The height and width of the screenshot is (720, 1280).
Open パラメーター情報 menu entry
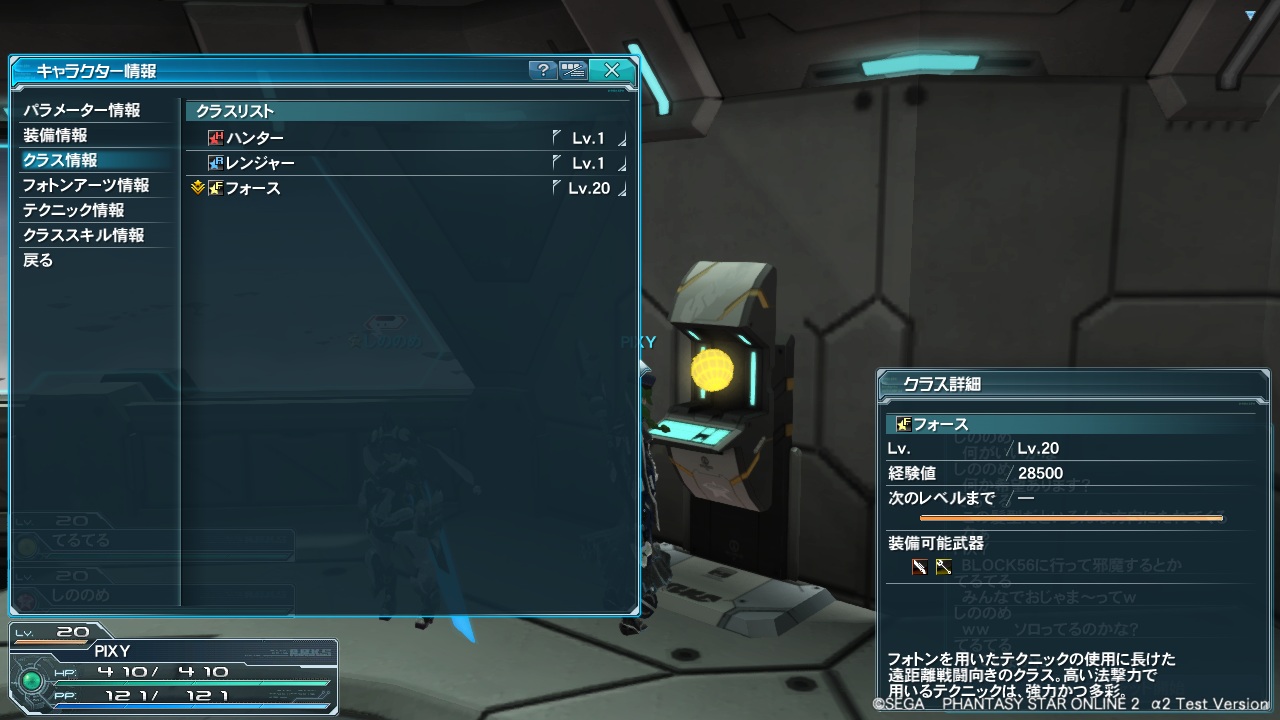(82, 110)
